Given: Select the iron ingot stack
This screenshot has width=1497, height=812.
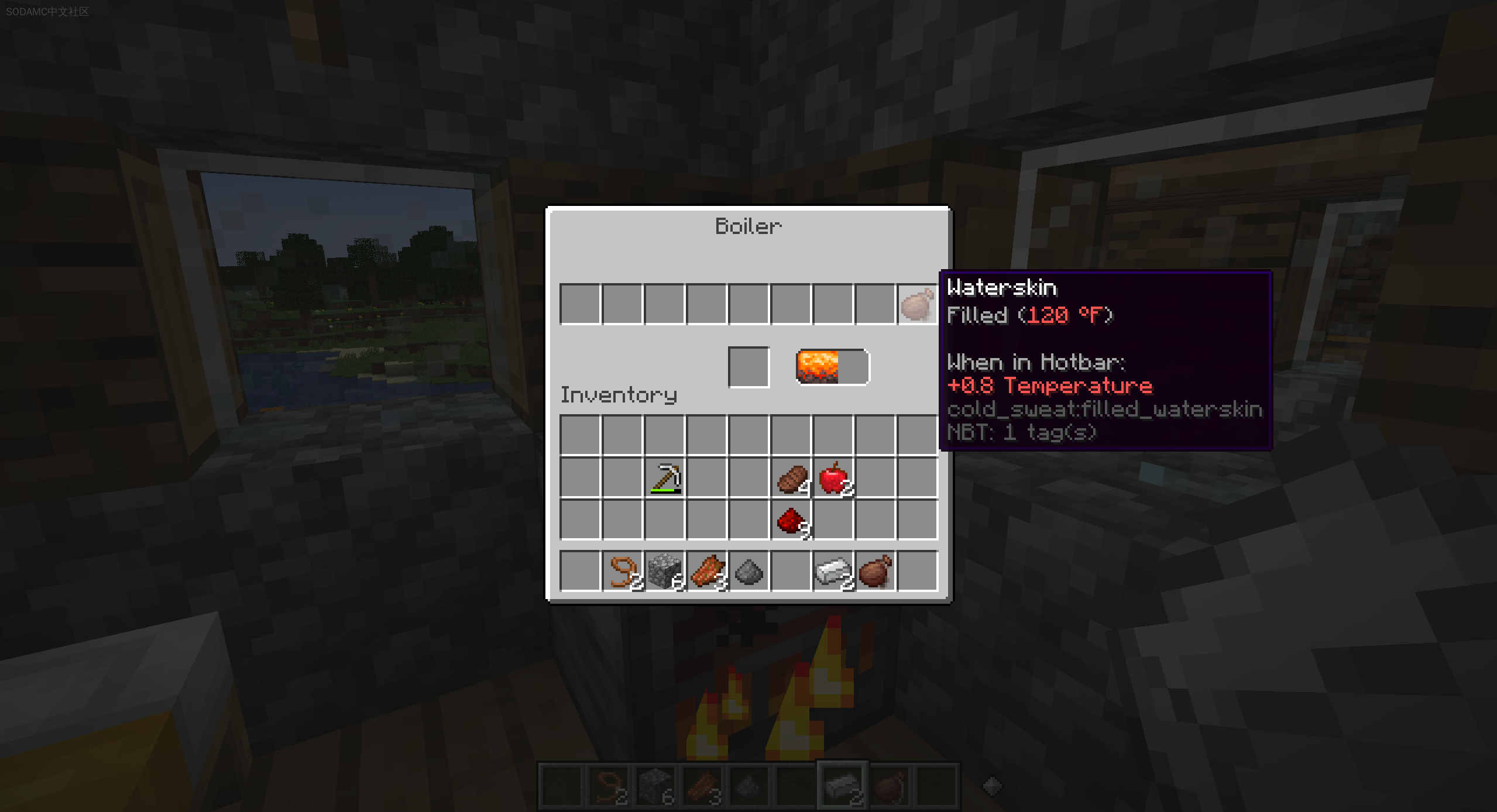Looking at the screenshot, I should (x=833, y=571).
